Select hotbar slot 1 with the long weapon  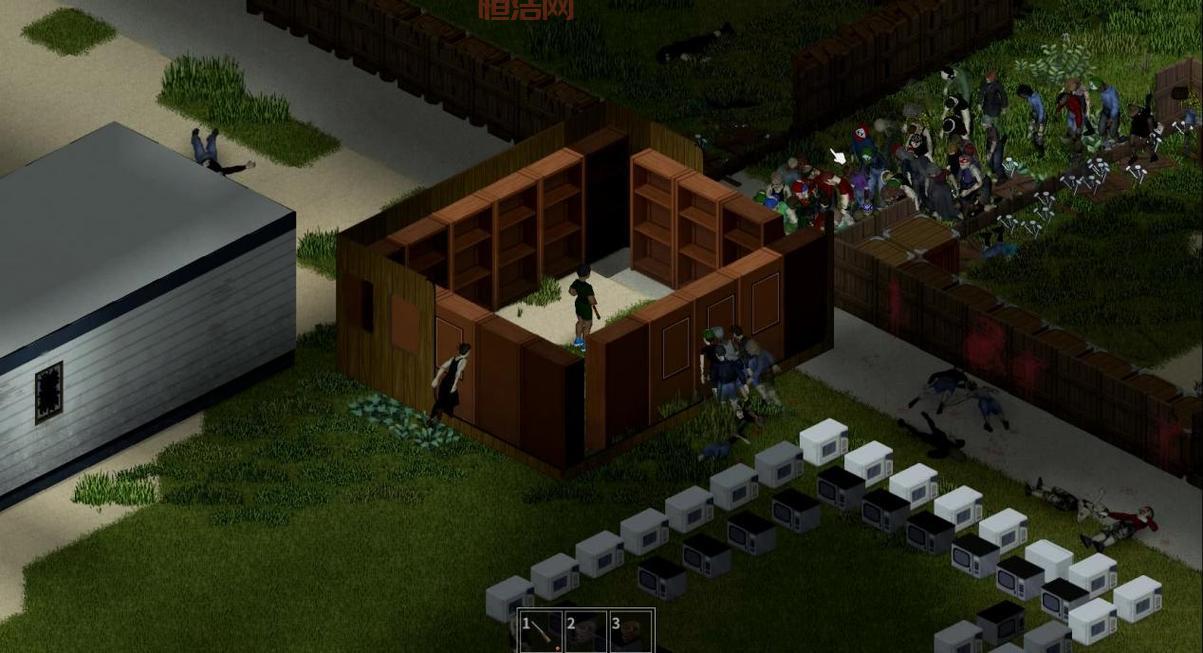click(x=540, y=632)
